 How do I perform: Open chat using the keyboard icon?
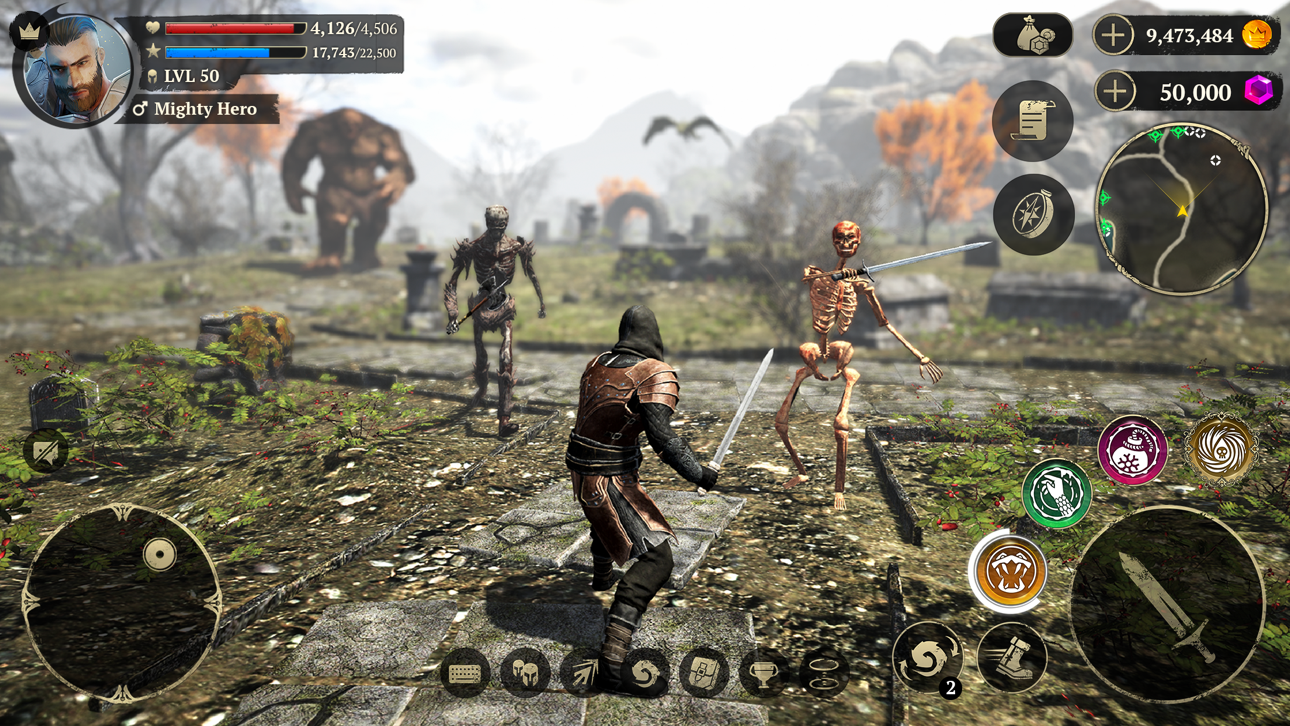[x=462, y=671]
